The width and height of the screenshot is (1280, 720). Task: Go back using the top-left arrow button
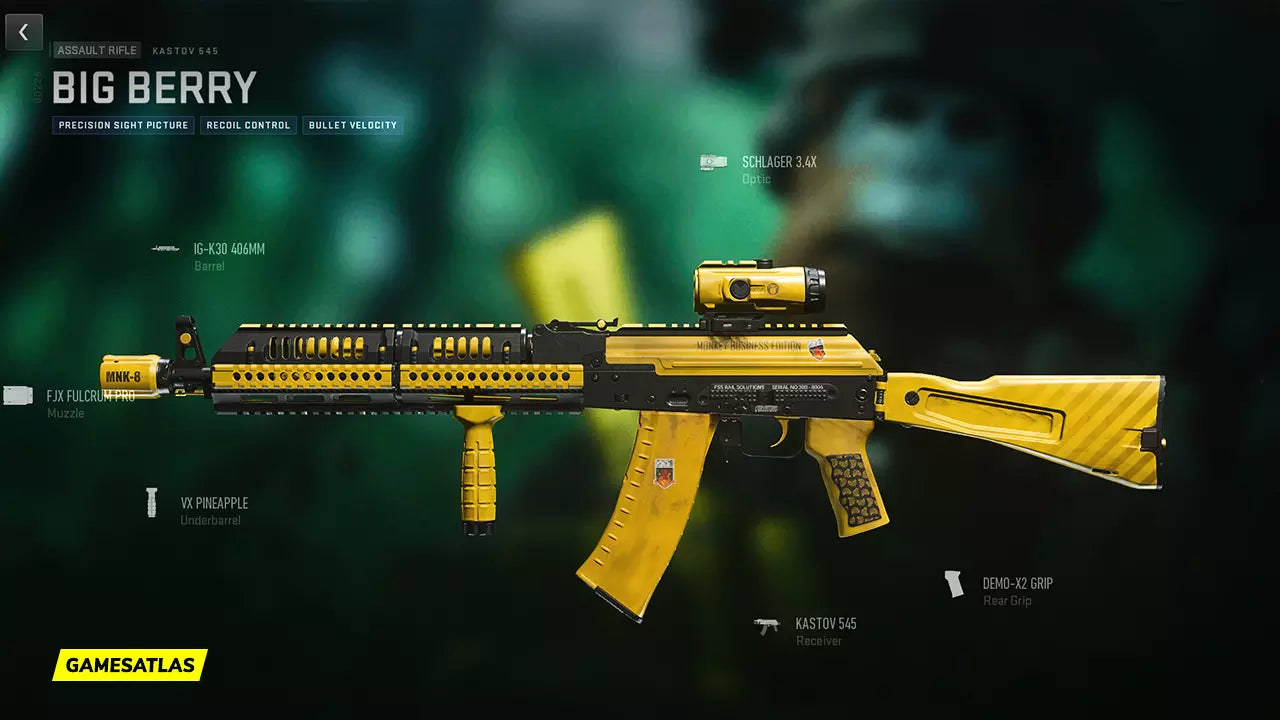pos(24,32)
